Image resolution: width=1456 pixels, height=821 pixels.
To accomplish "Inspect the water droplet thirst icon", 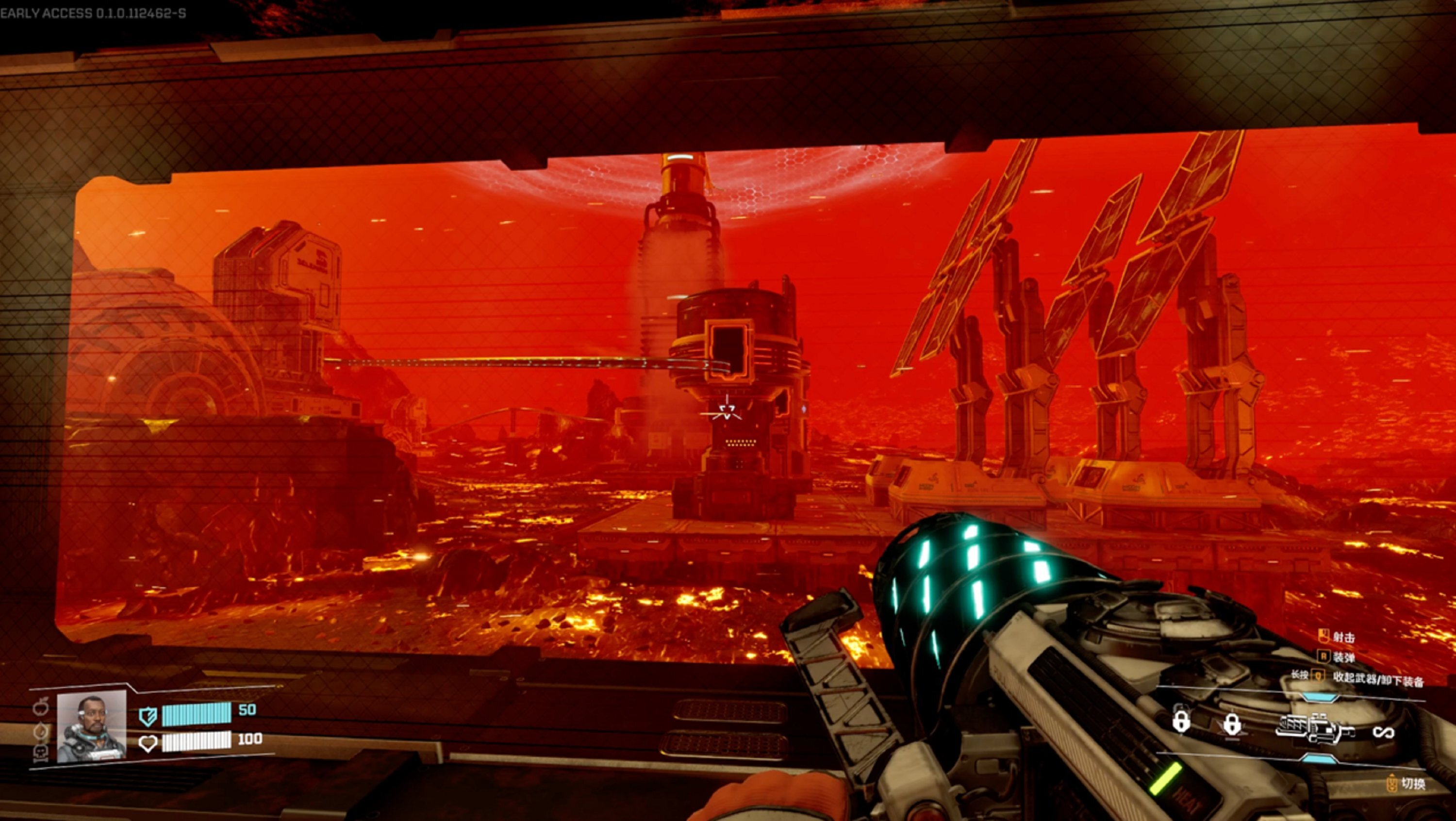I will pos(41,731).
